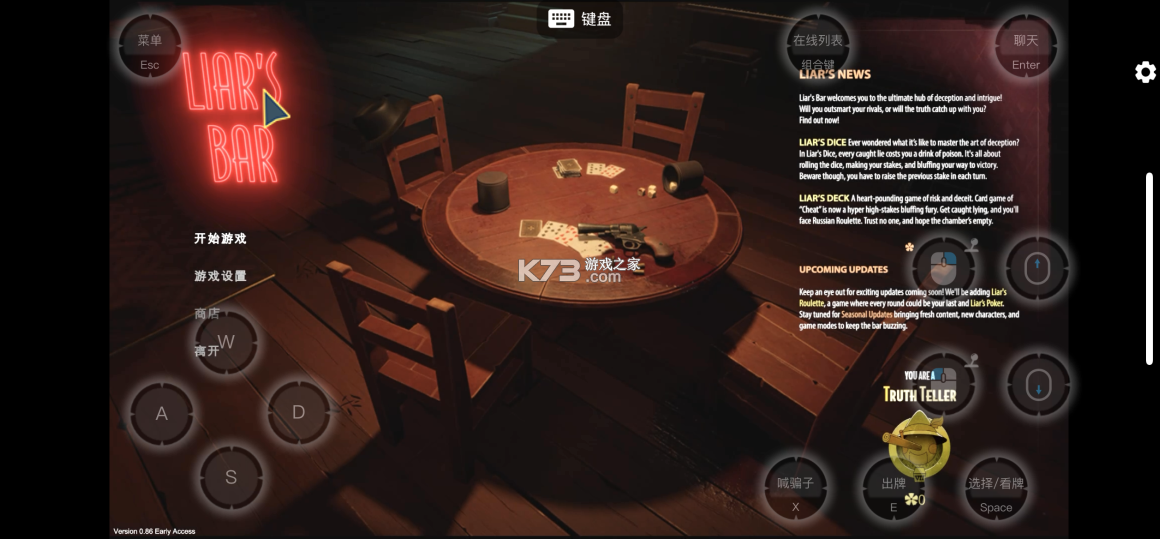This screenshot has width=1160, height=540.
Task: Open chat with the 聊天 button
Action: point(1026,48)
